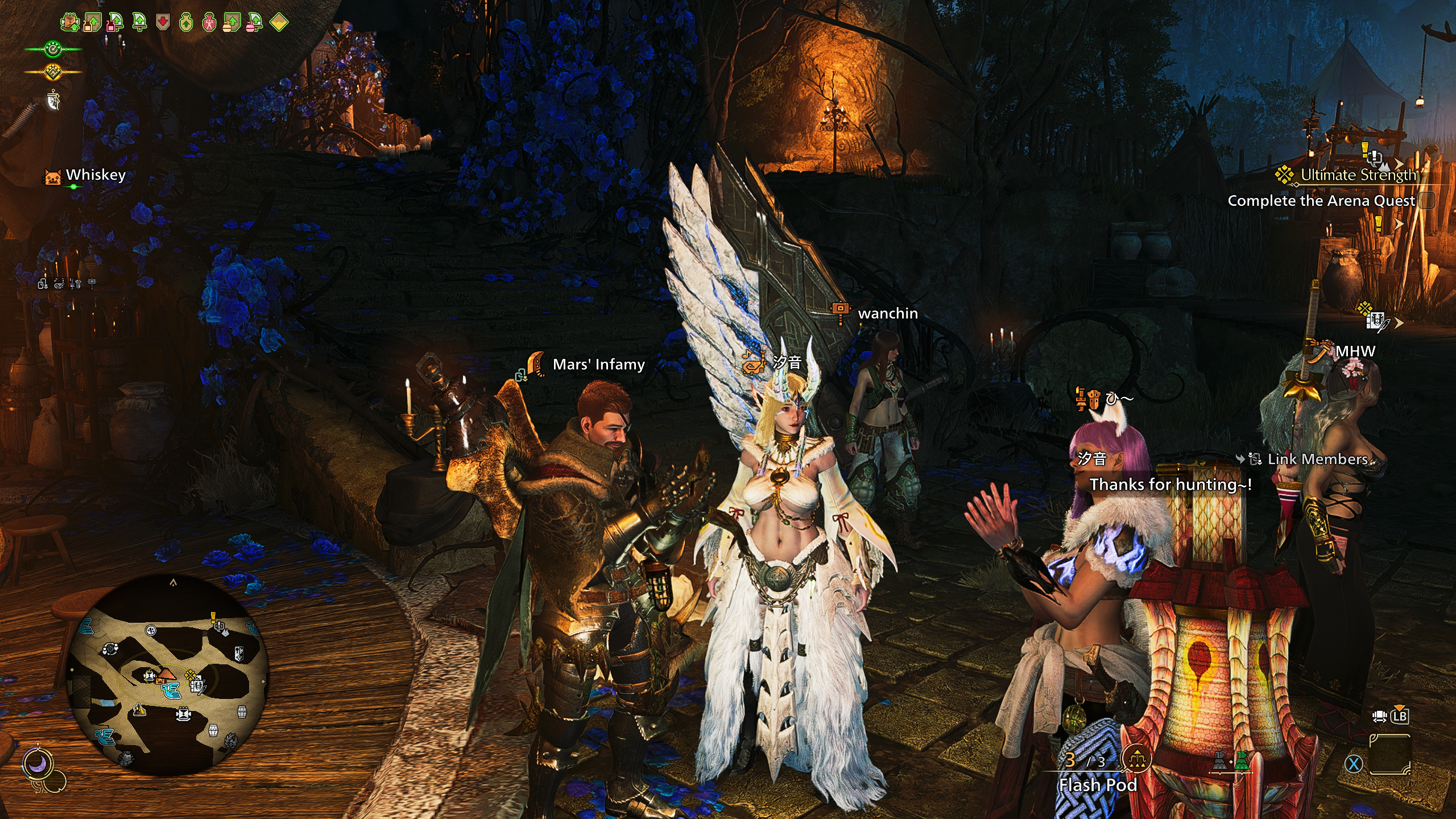Inspect the red defense down shield icon
This screenshot has height=819, width=1456.
[163, 23]
